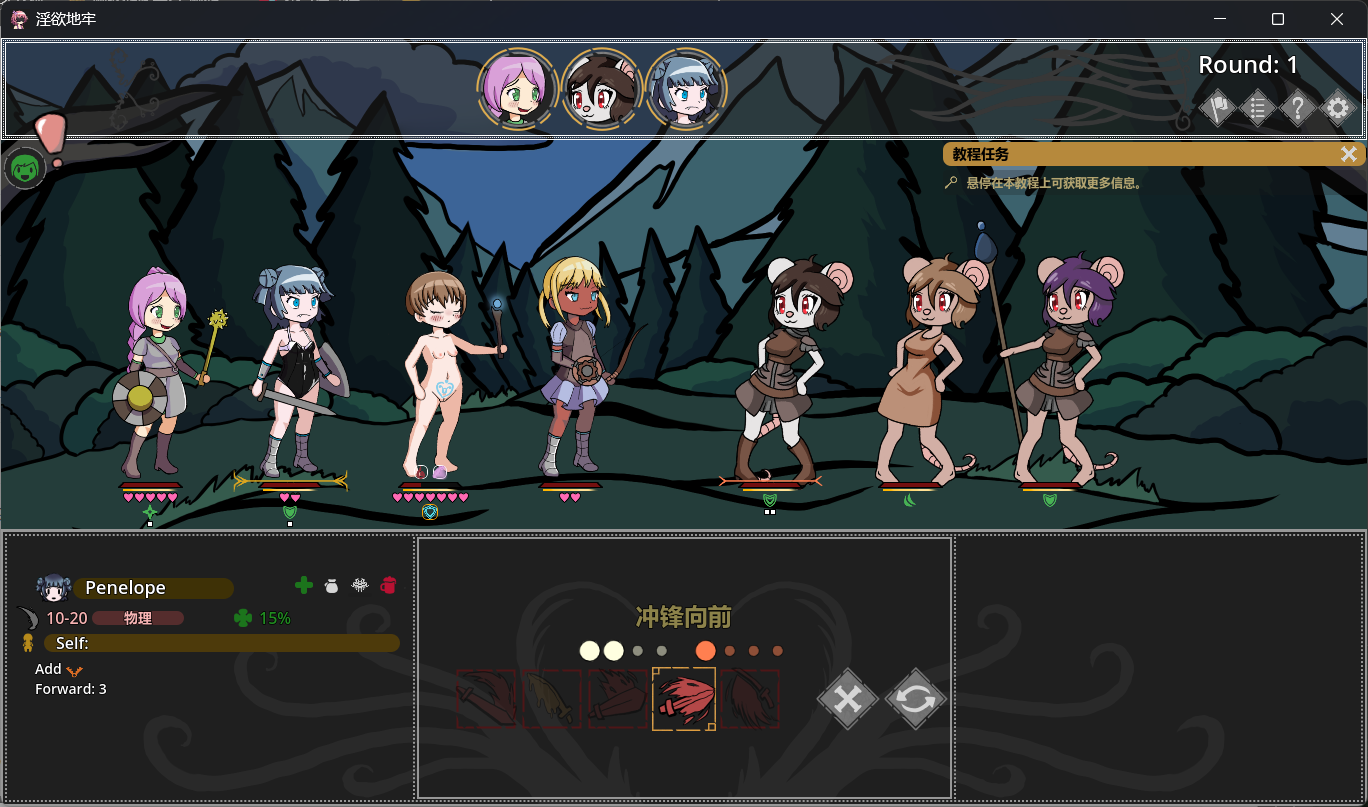This screenshot has height=807, width=1368.
Task: Open the question mark help button
Action: point(1297,108)
